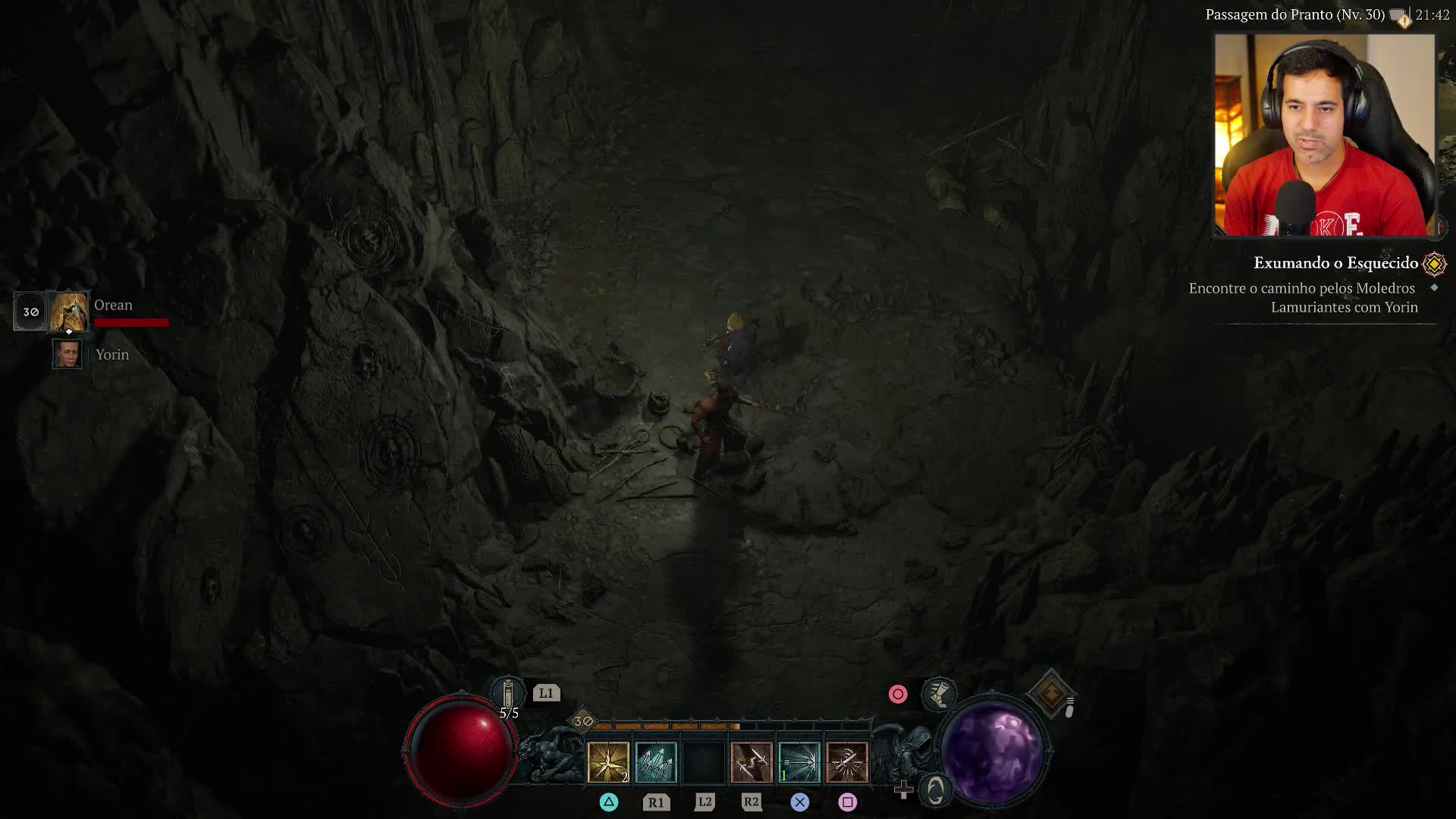Trigger the twin daggers lightning skill
1456x819 pixels.
coord(752,762)
